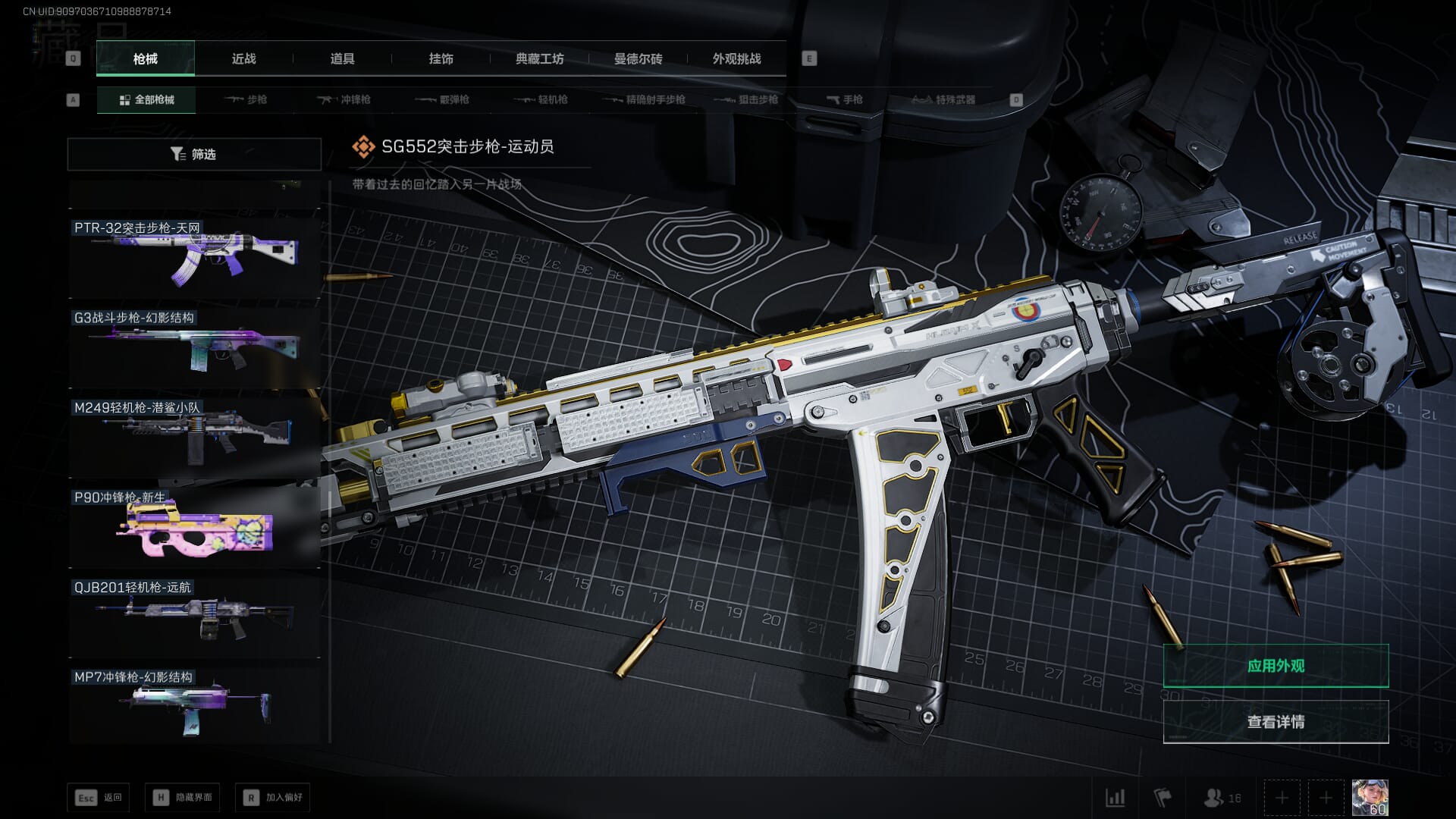Select the PTR-32突击步枪-天网 skin

point(194,258)
